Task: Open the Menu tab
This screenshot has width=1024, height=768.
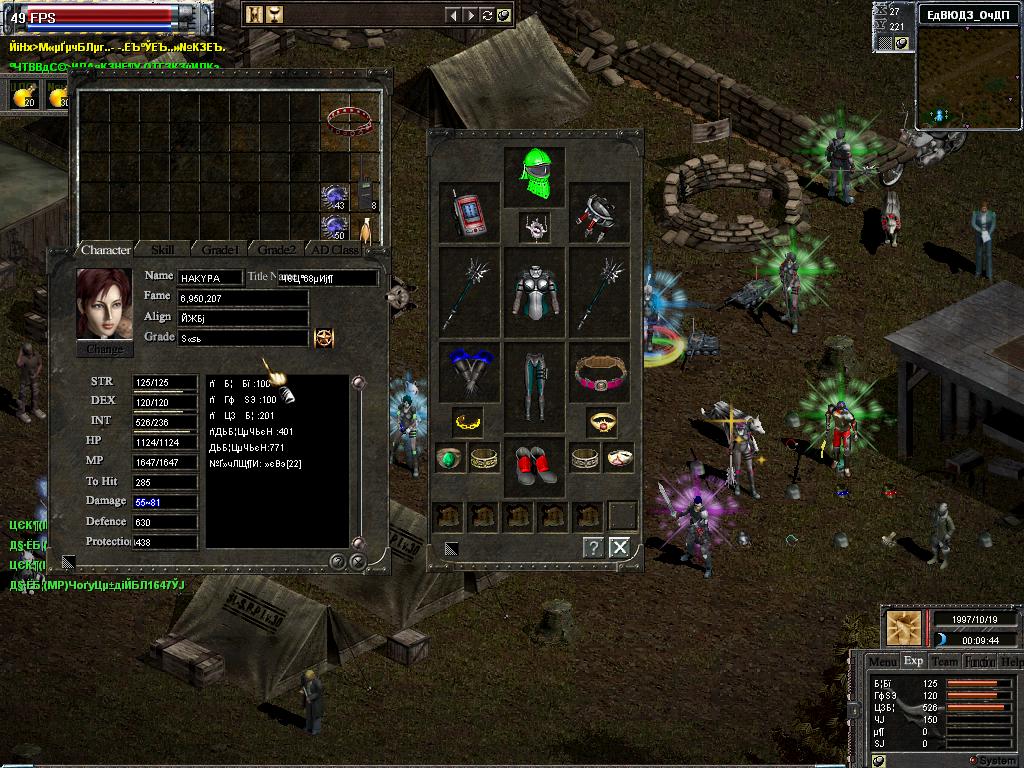Action: point(882,661)
